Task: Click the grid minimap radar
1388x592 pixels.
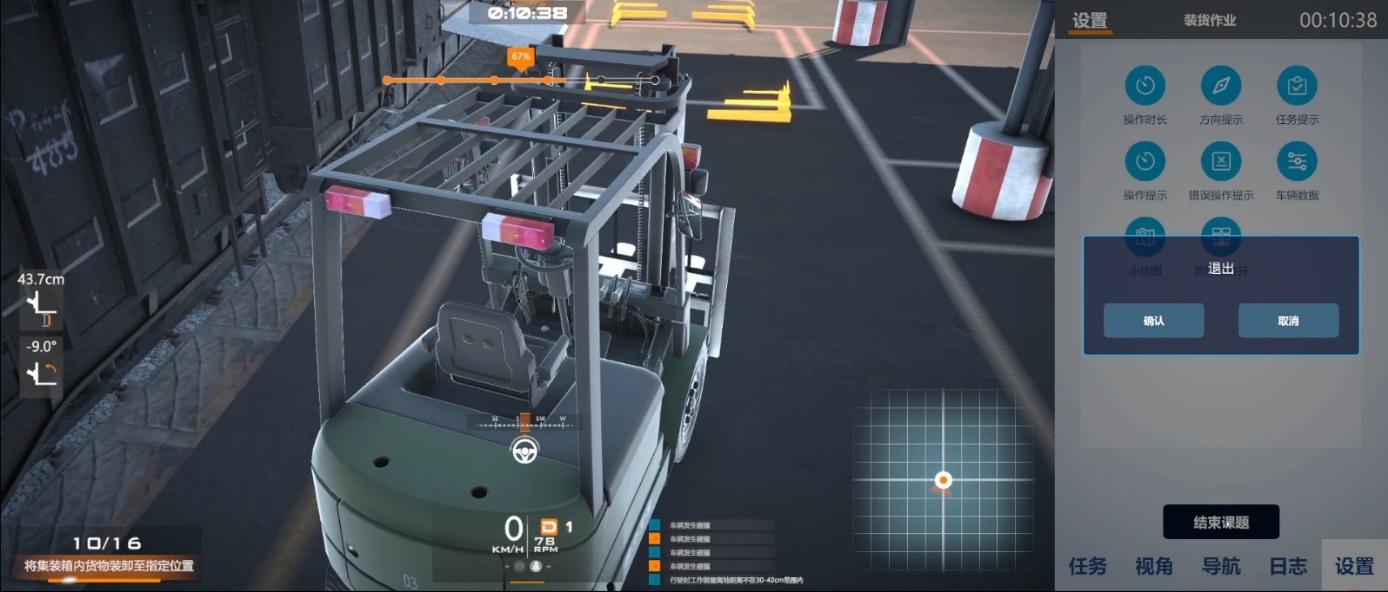Action: (x=942, y=478)
